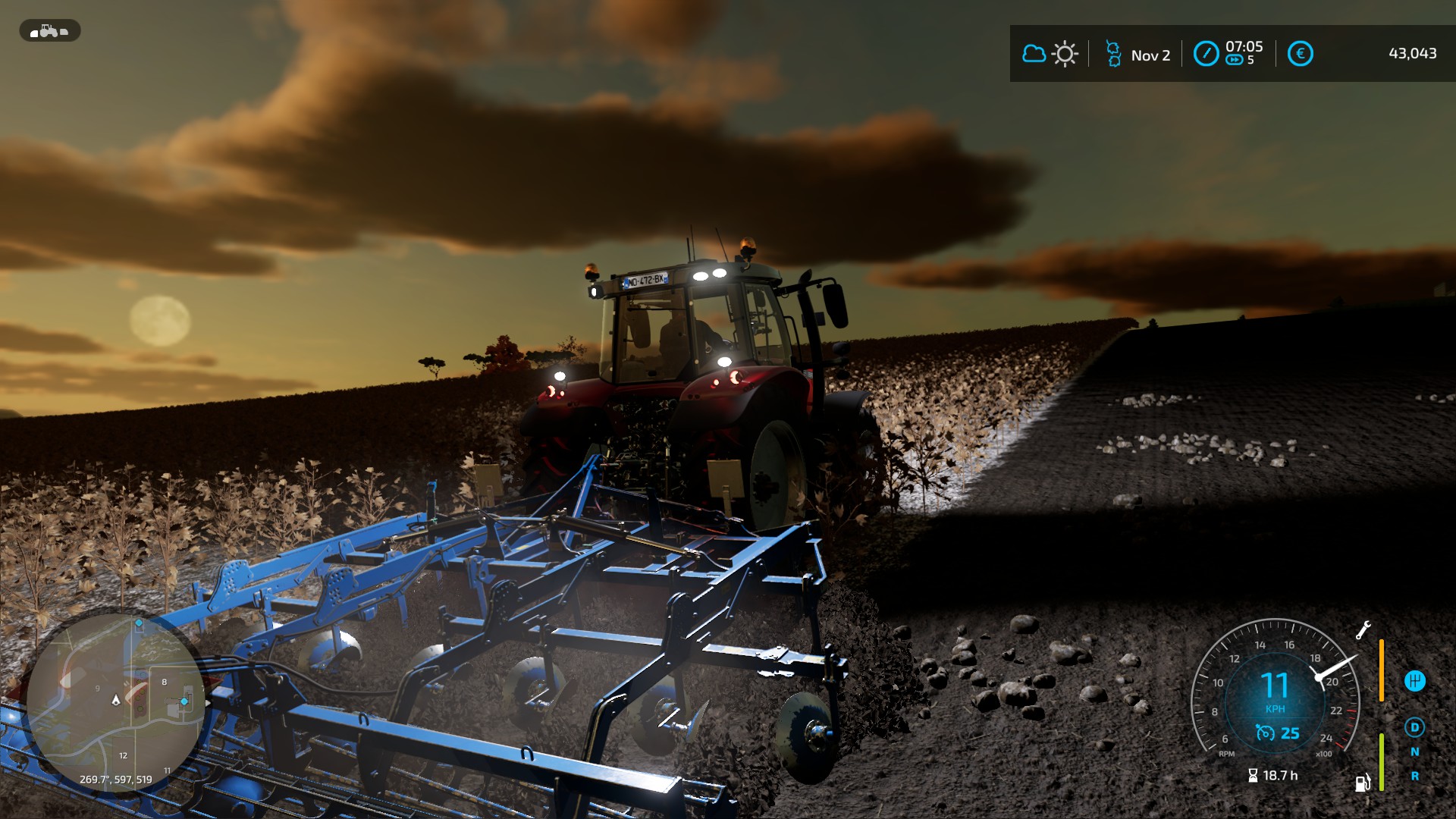Click the fuel pump icon
This screenshot has width=1456, height=819.
(1363, 782)
